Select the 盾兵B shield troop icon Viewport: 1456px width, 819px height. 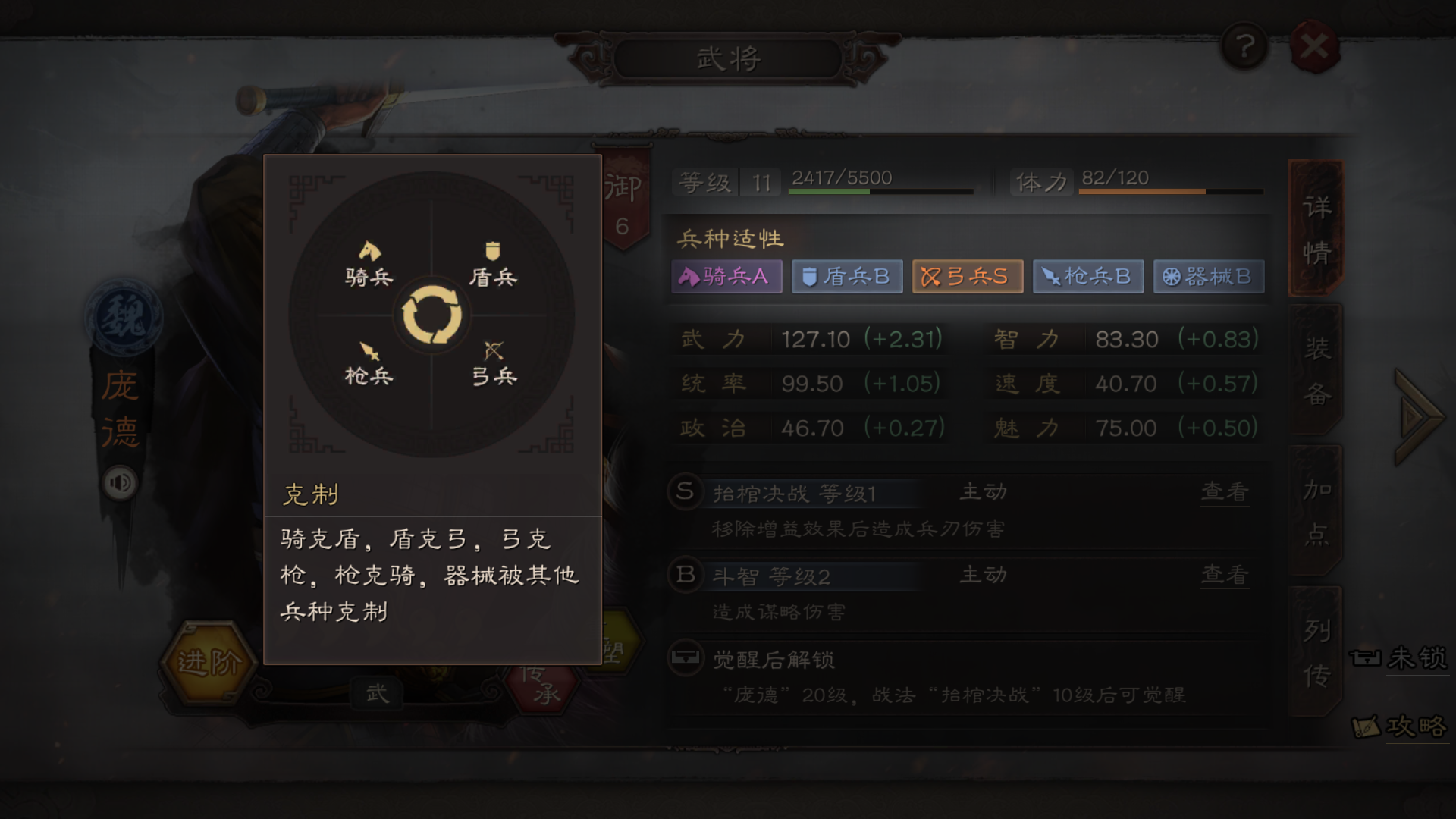pyautogui.click(x=846, y=276)
